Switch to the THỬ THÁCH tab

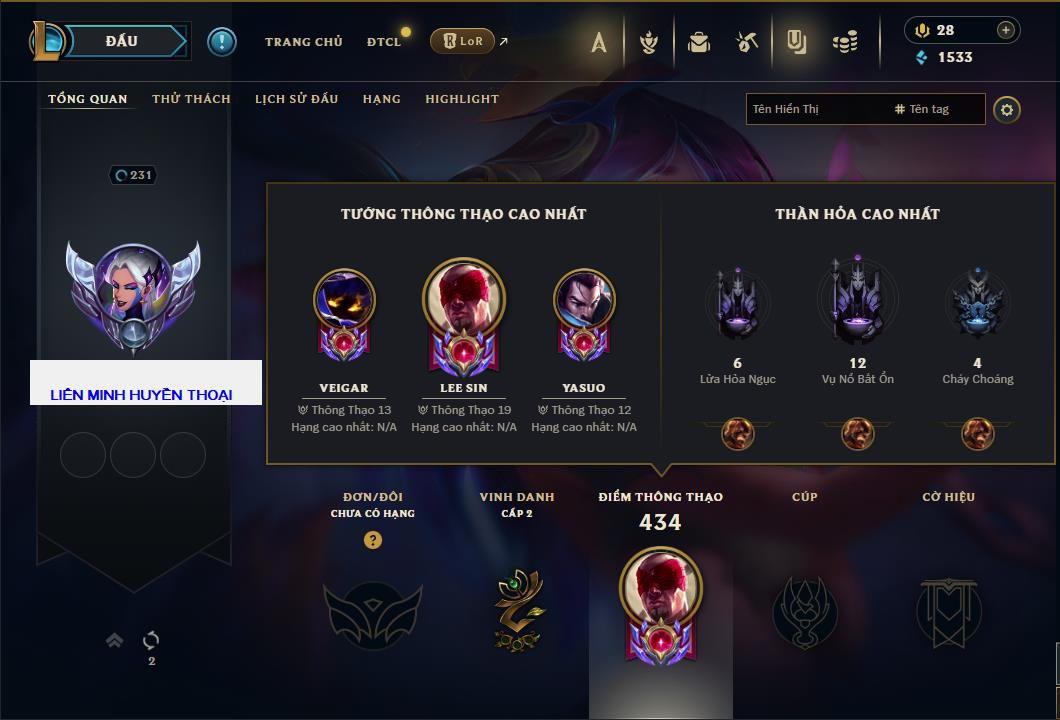[191, 99]
